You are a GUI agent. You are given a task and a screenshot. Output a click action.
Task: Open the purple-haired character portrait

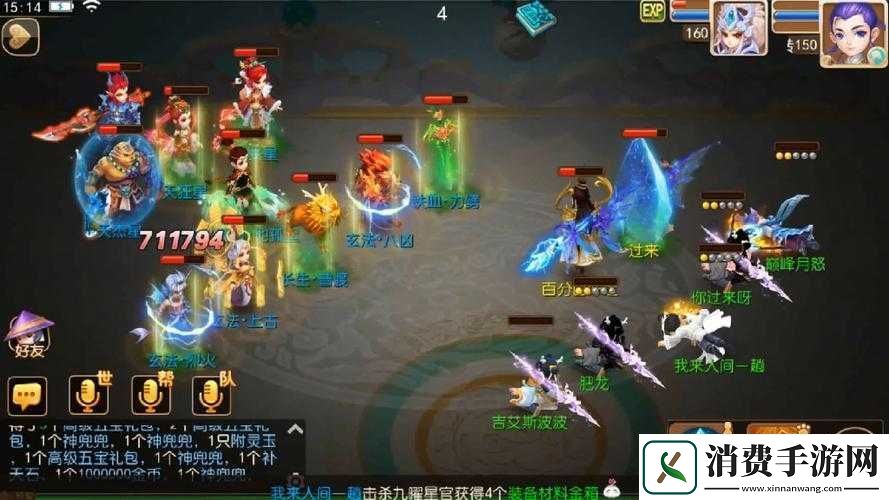[852, 32]
